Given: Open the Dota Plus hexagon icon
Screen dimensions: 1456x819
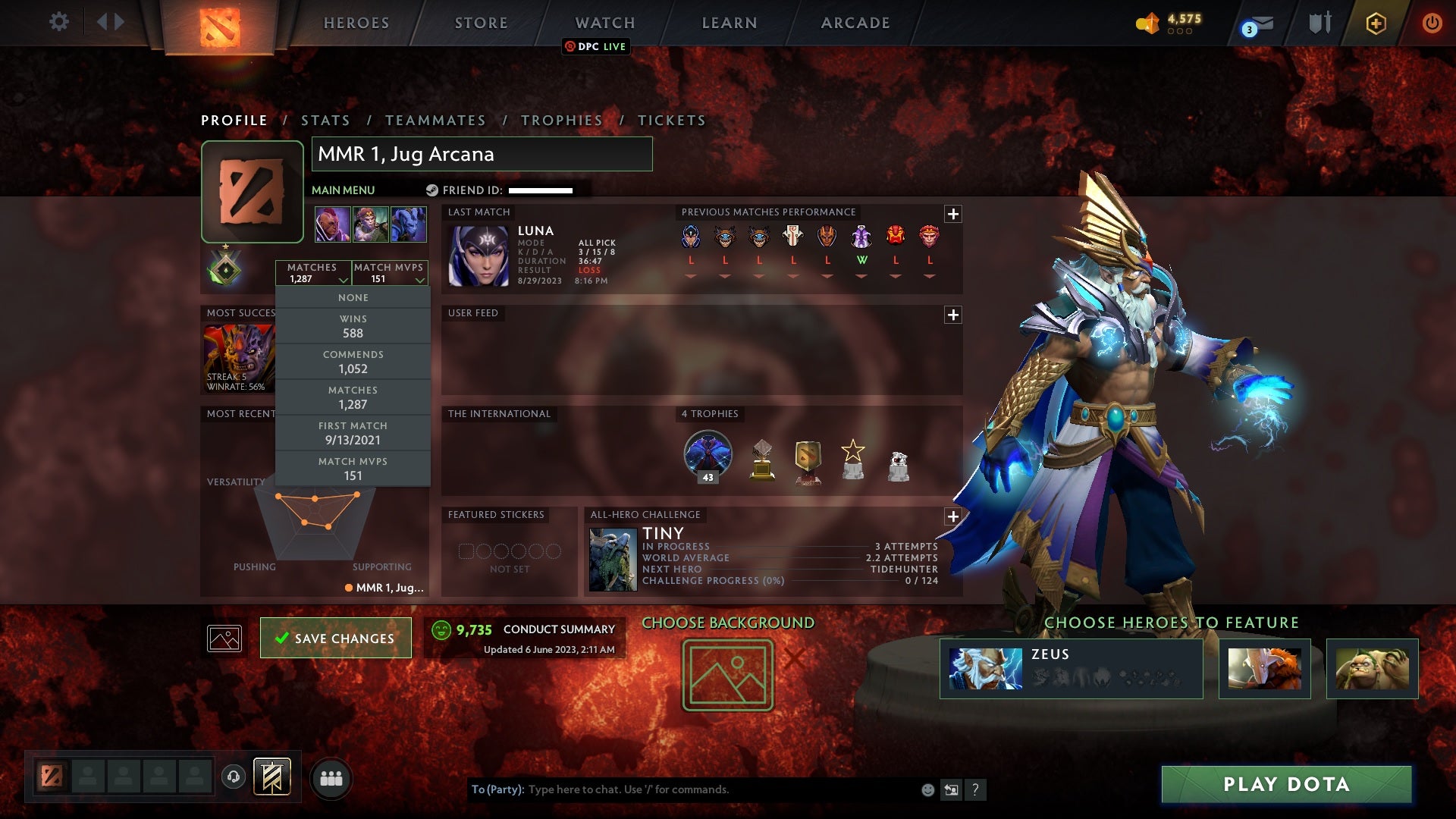Looking at the screenshot, I should pyautogui.click(x=1376, y=23).
